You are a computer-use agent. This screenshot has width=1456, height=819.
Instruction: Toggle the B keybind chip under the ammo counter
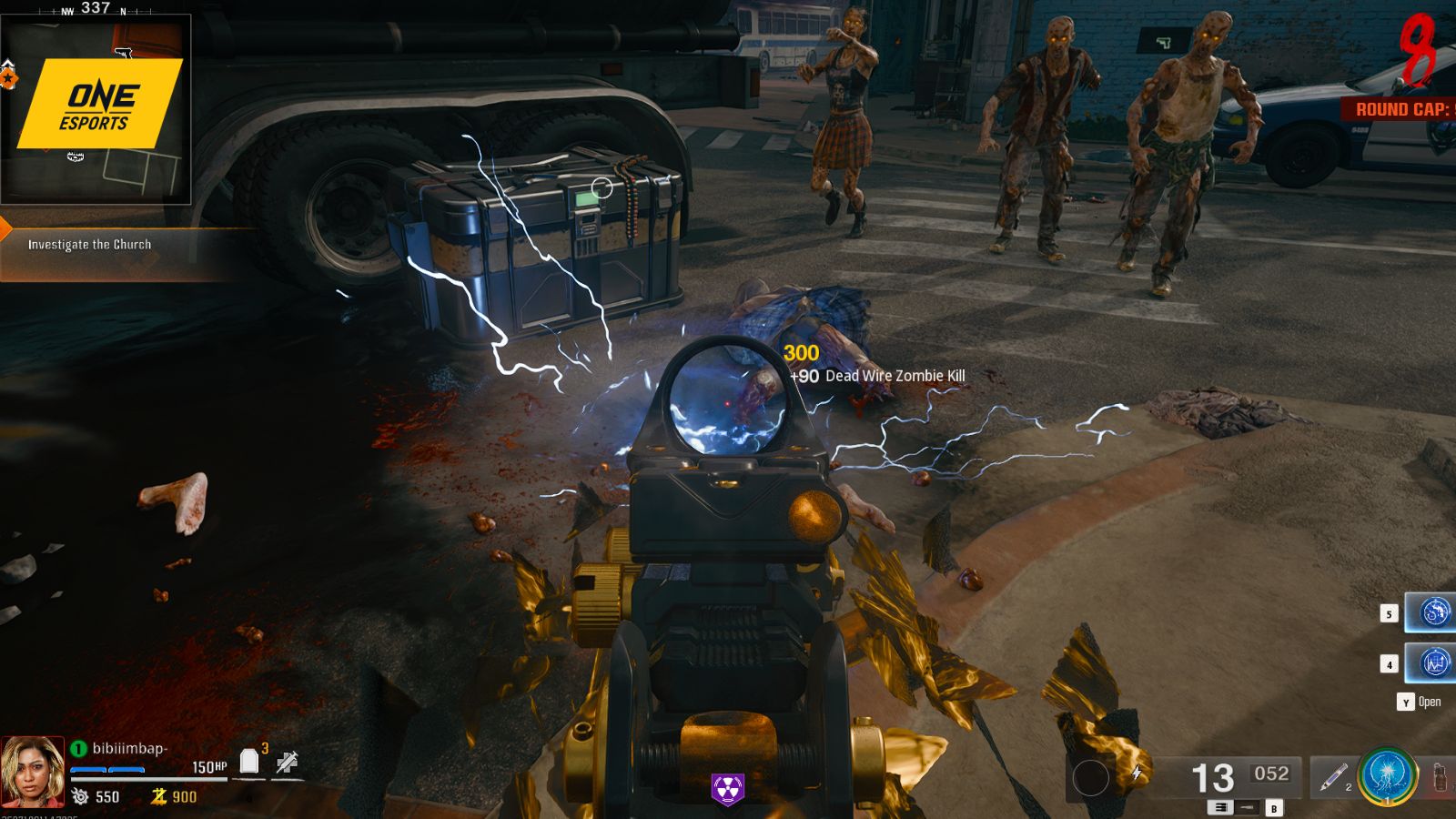click(x=1272, y=806)
